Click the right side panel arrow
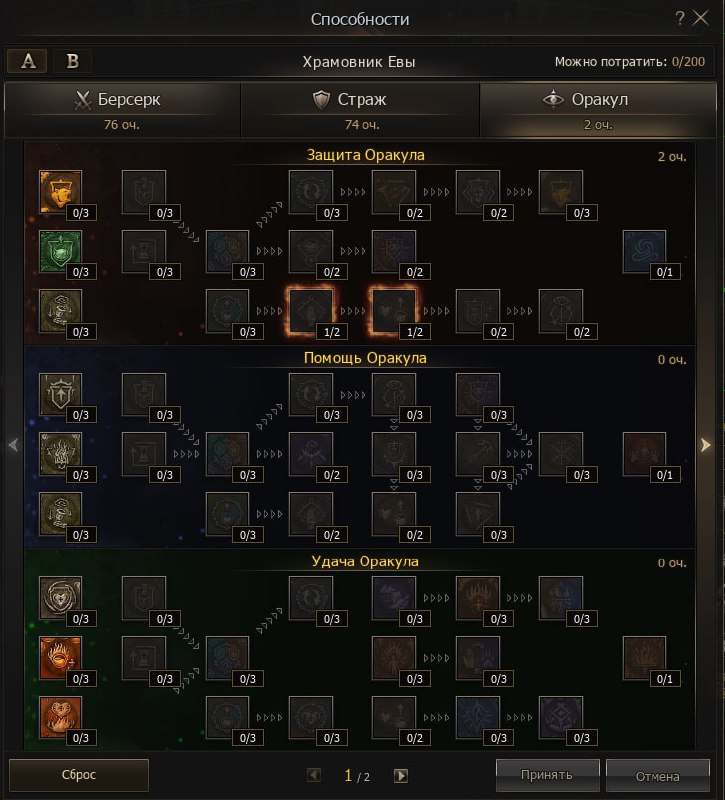The image size is (725, 800). [x=705, y=445]
